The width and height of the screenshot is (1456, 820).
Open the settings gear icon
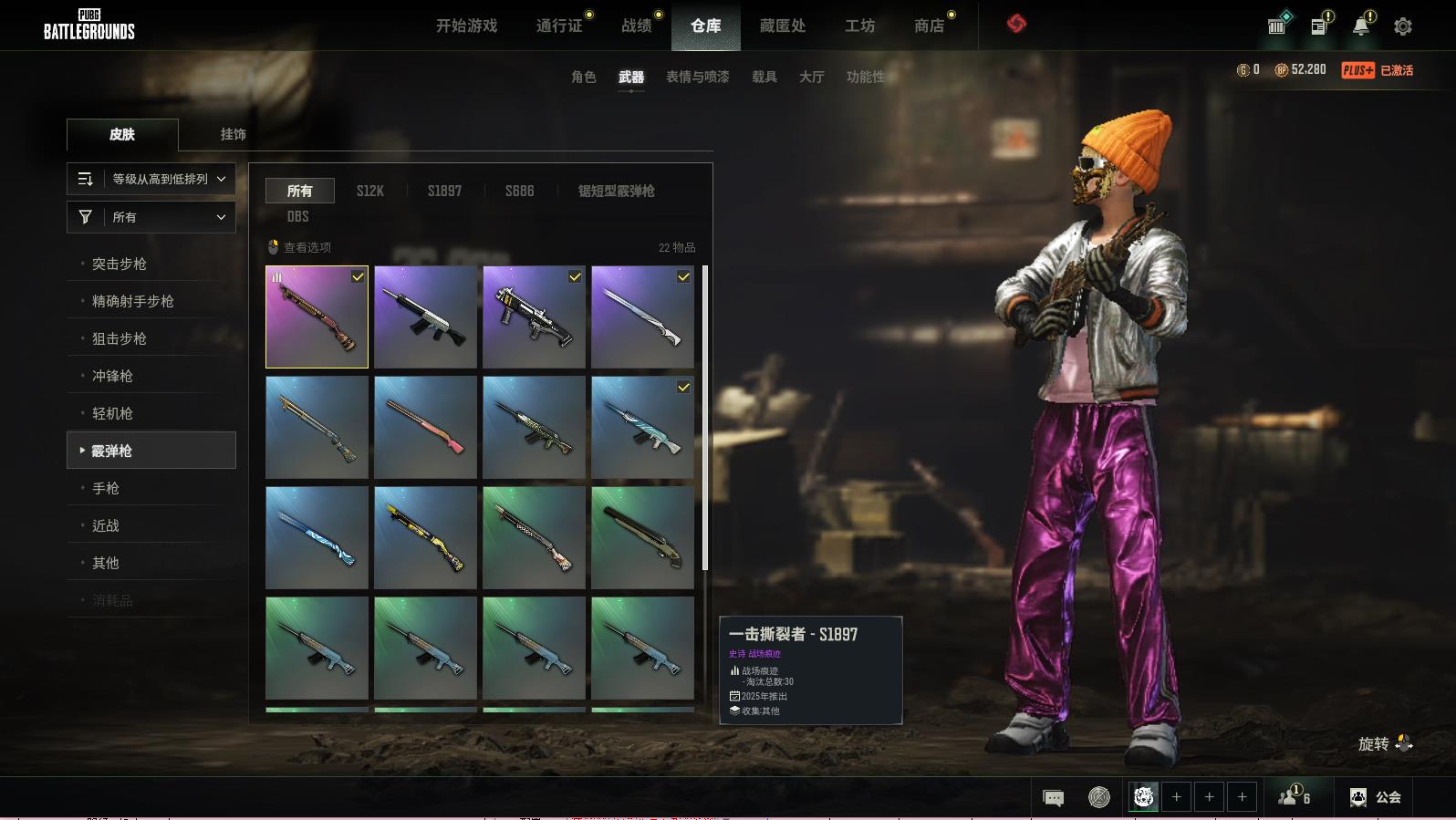coord(1403,26)
